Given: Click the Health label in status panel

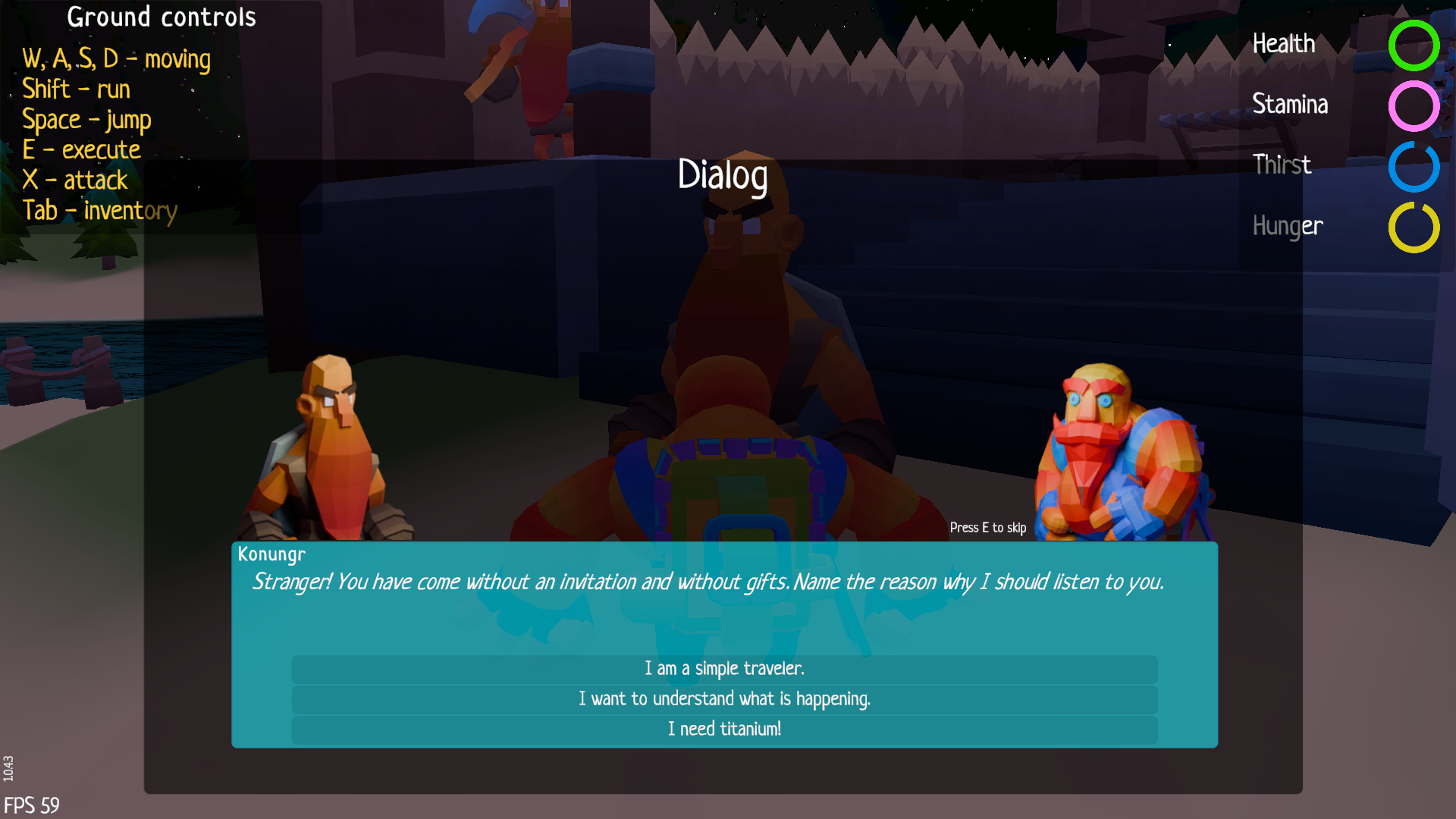Looking at the screenshot, I should [1284, 44].
